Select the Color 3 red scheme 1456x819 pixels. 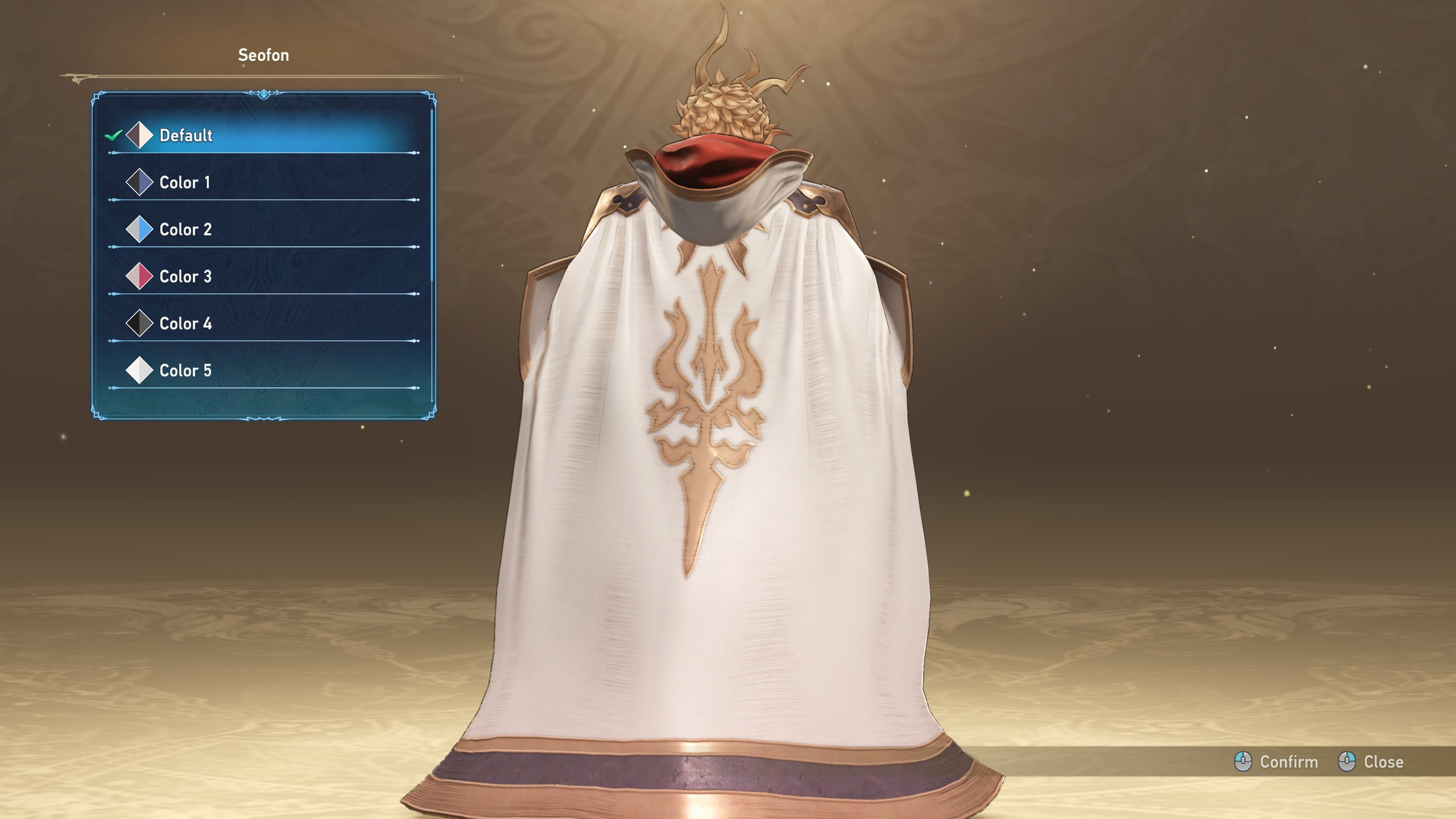[262, 276]
